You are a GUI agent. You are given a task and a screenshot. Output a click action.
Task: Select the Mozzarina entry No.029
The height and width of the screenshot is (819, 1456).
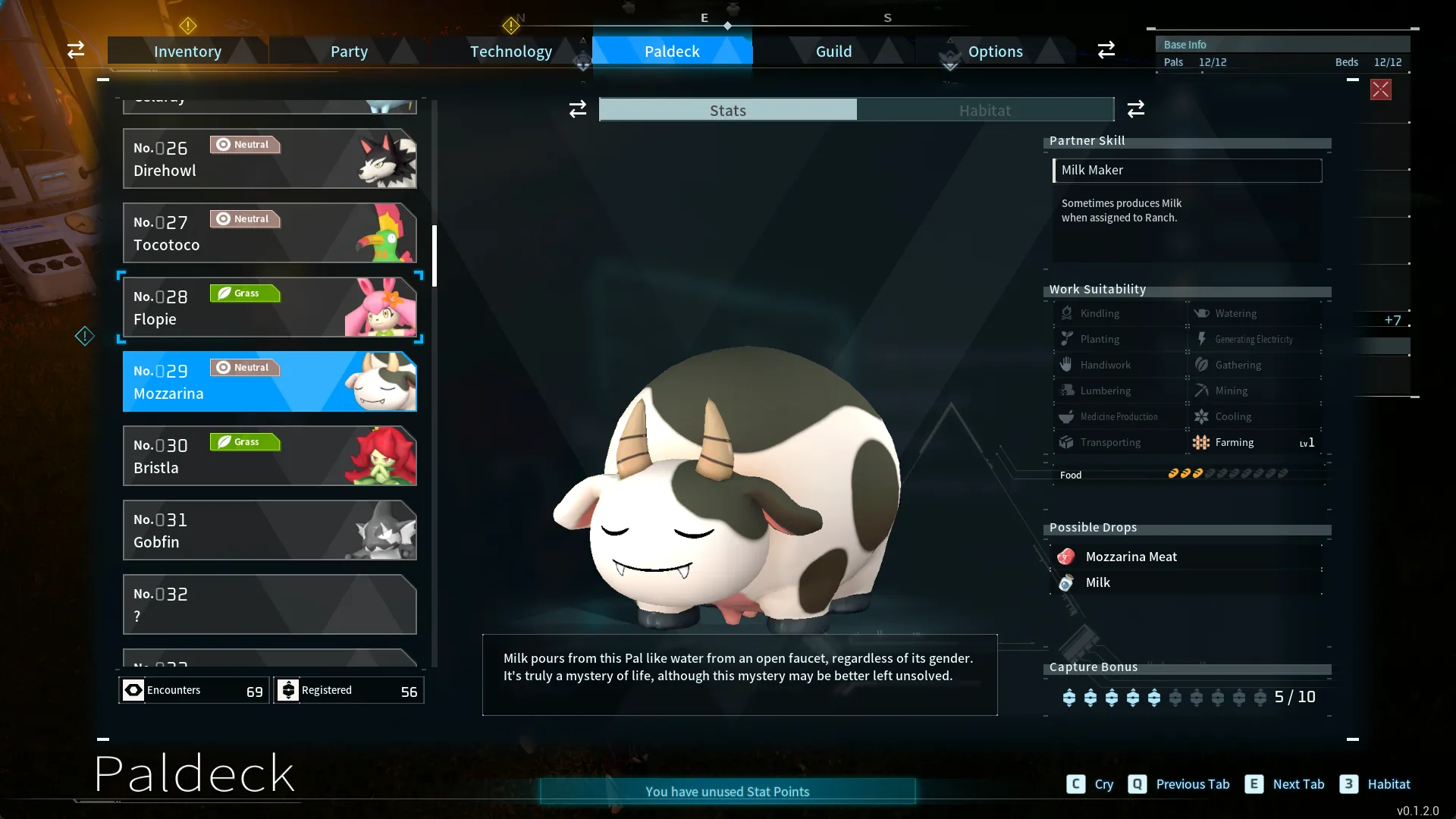click(x=269, y=381)
